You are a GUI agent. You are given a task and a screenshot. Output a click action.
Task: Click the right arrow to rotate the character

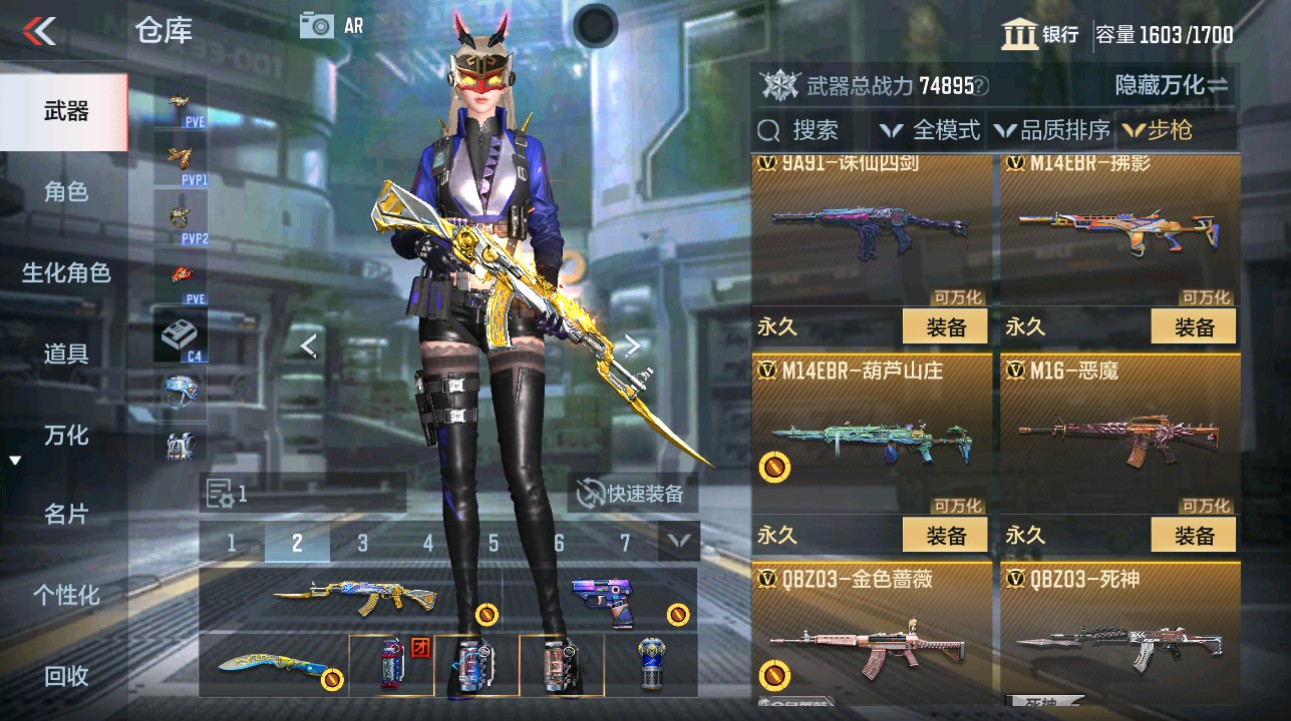[x=632, y=344]
